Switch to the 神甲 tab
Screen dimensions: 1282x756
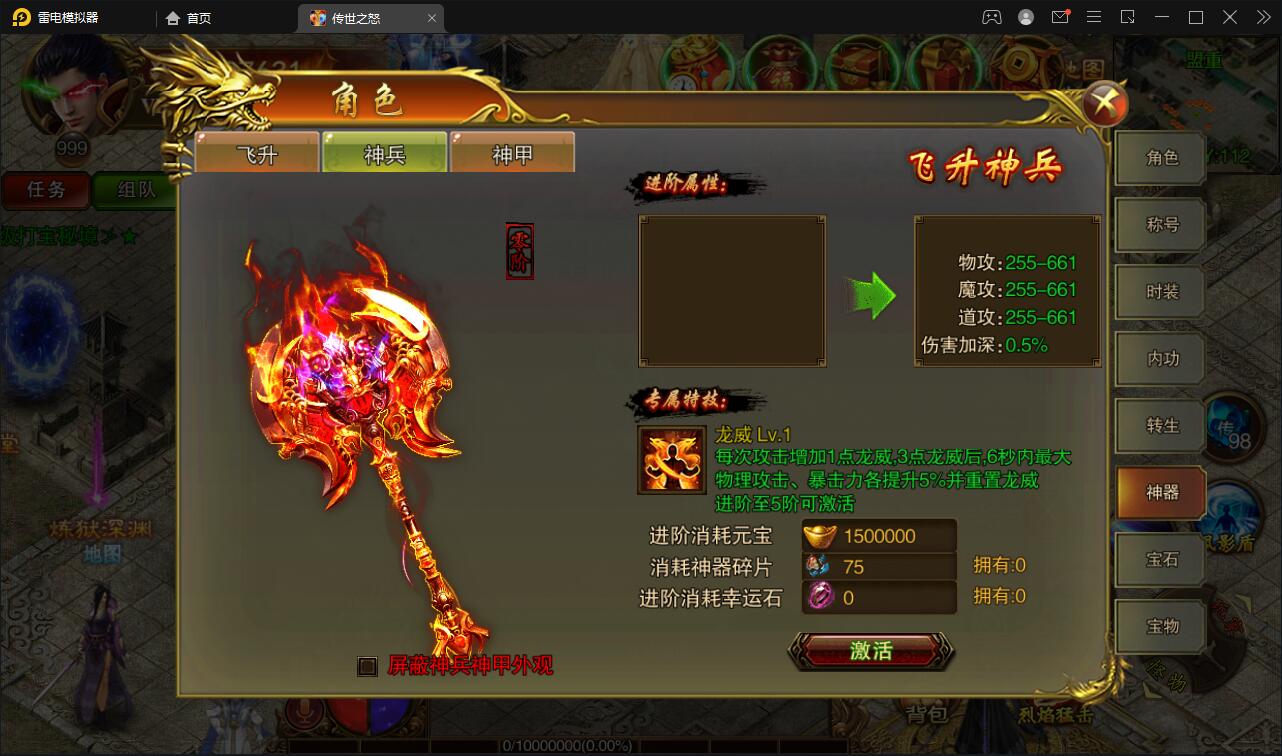[x=512, y=151]
